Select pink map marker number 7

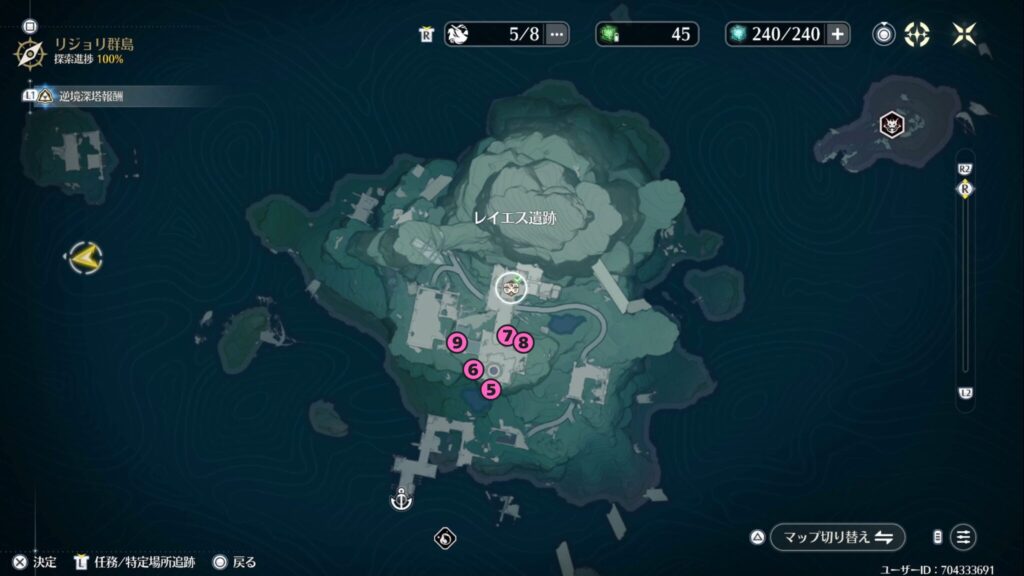coord(507,335)
